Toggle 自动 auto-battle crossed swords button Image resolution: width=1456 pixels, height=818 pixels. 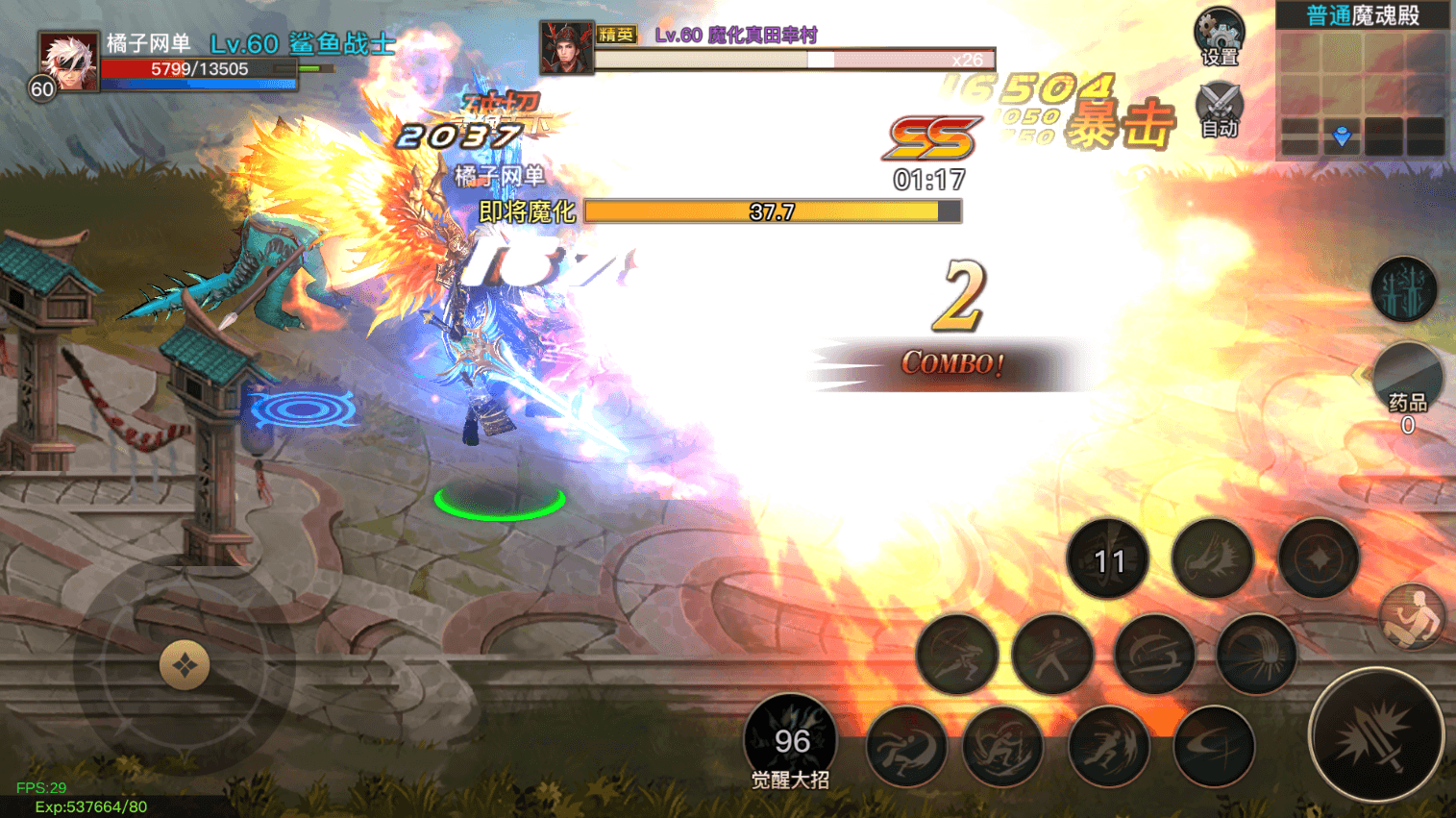point(1219,109)
